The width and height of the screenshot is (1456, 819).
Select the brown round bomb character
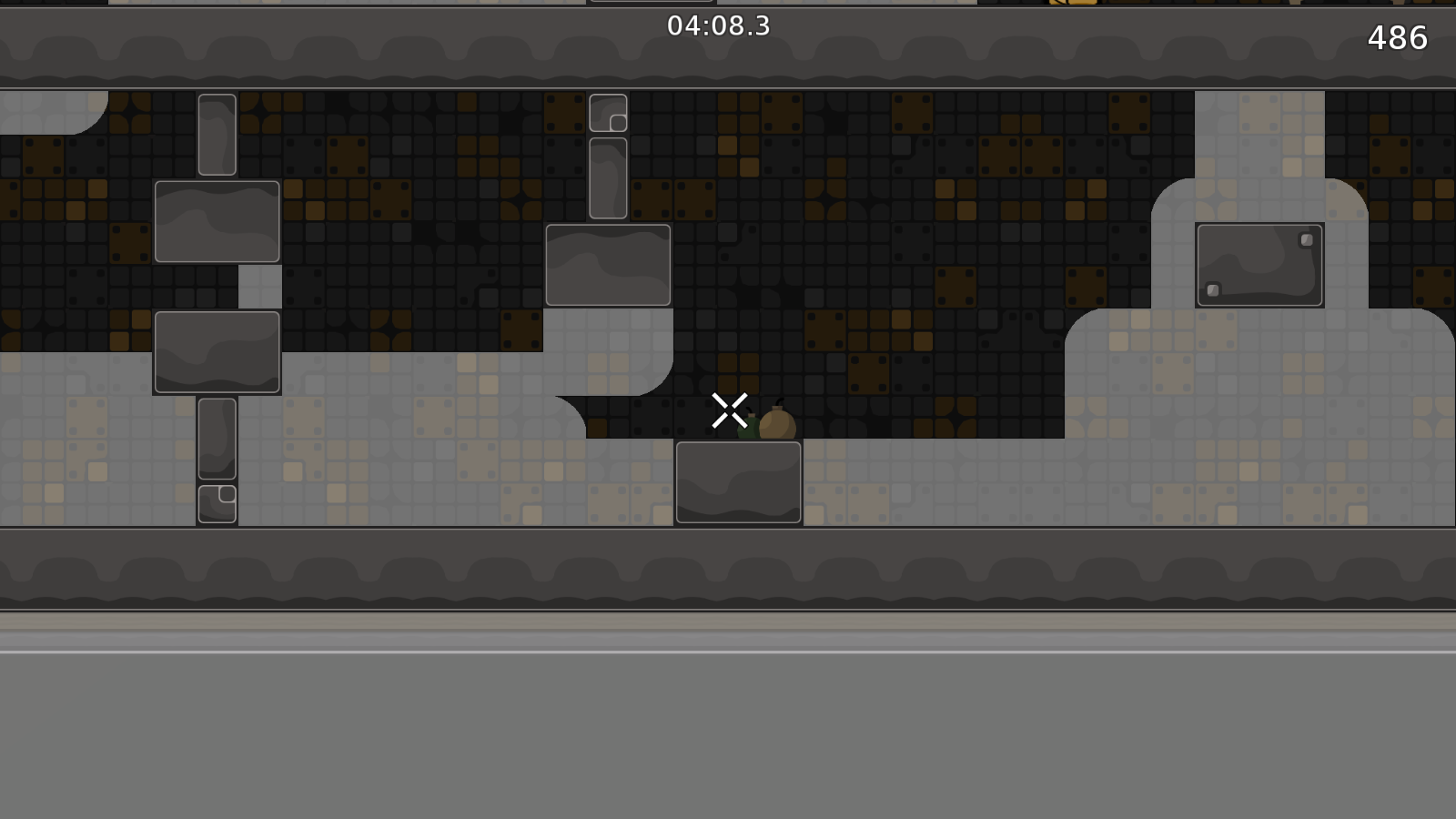[775, 426]
